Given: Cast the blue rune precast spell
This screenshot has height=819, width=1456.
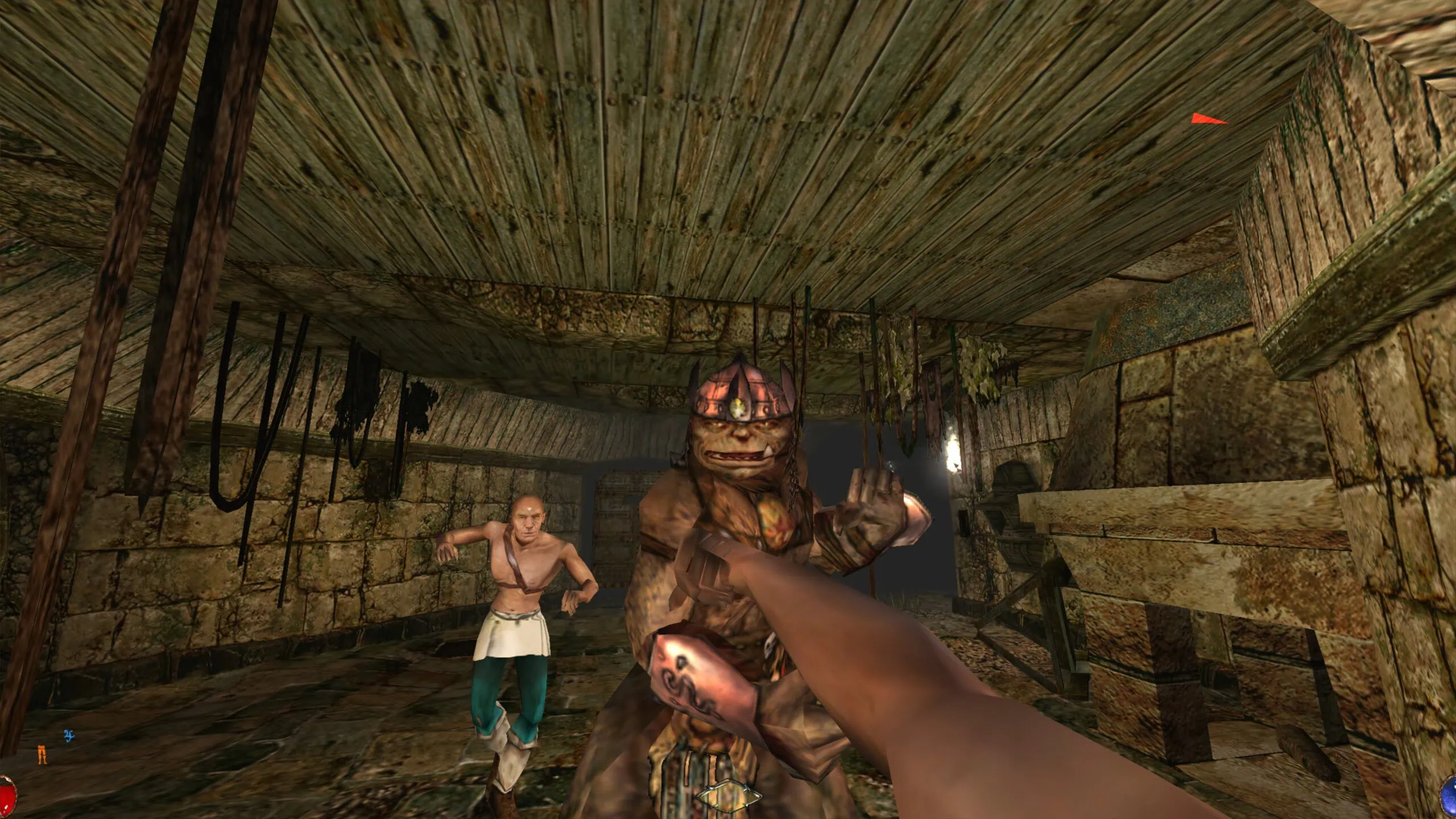Looking at the screenshot, I should click(69, 735).
